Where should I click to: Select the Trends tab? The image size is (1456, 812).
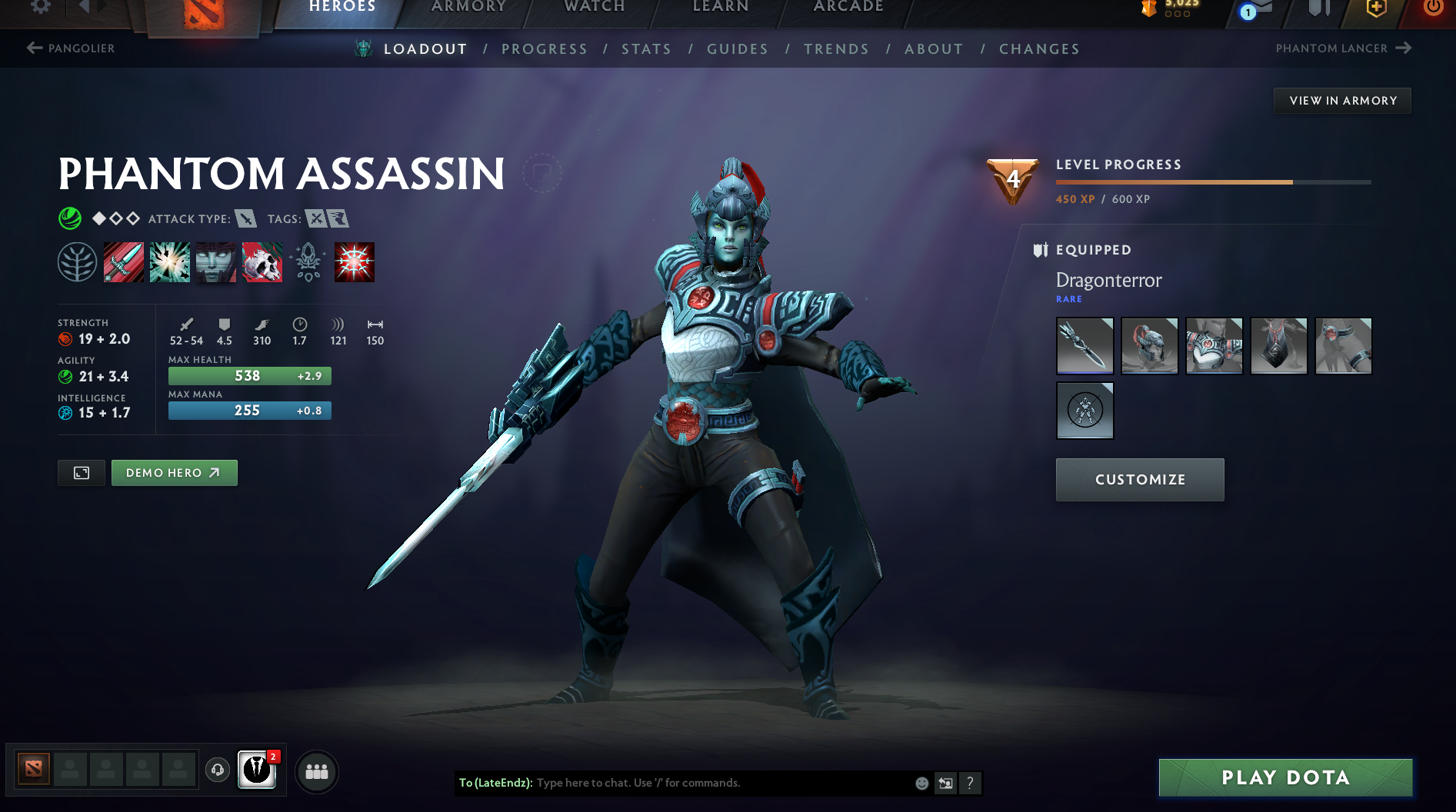click(836, 49)
